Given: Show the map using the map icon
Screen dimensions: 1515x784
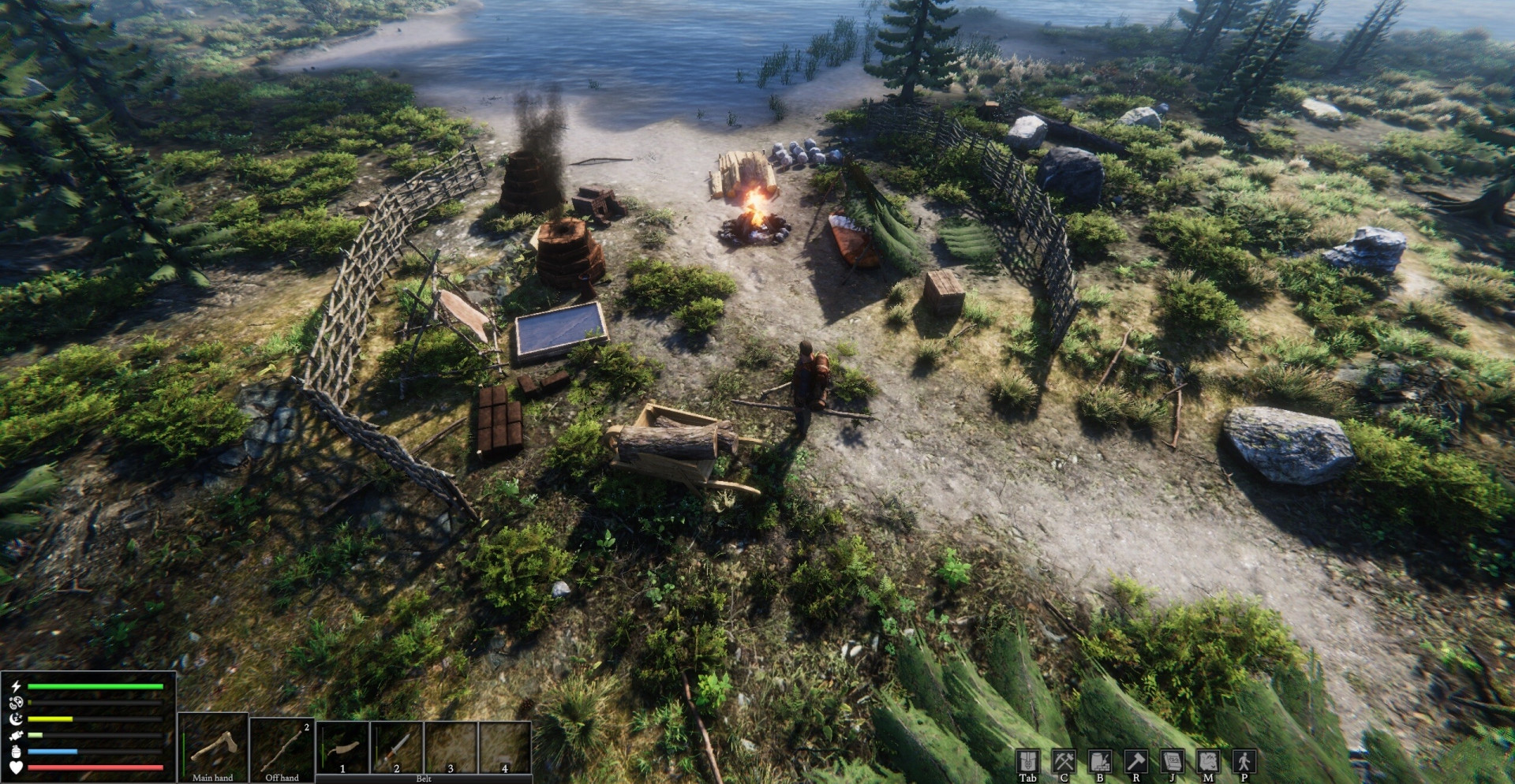Looking at the screenshot, I should (1208, 761).
